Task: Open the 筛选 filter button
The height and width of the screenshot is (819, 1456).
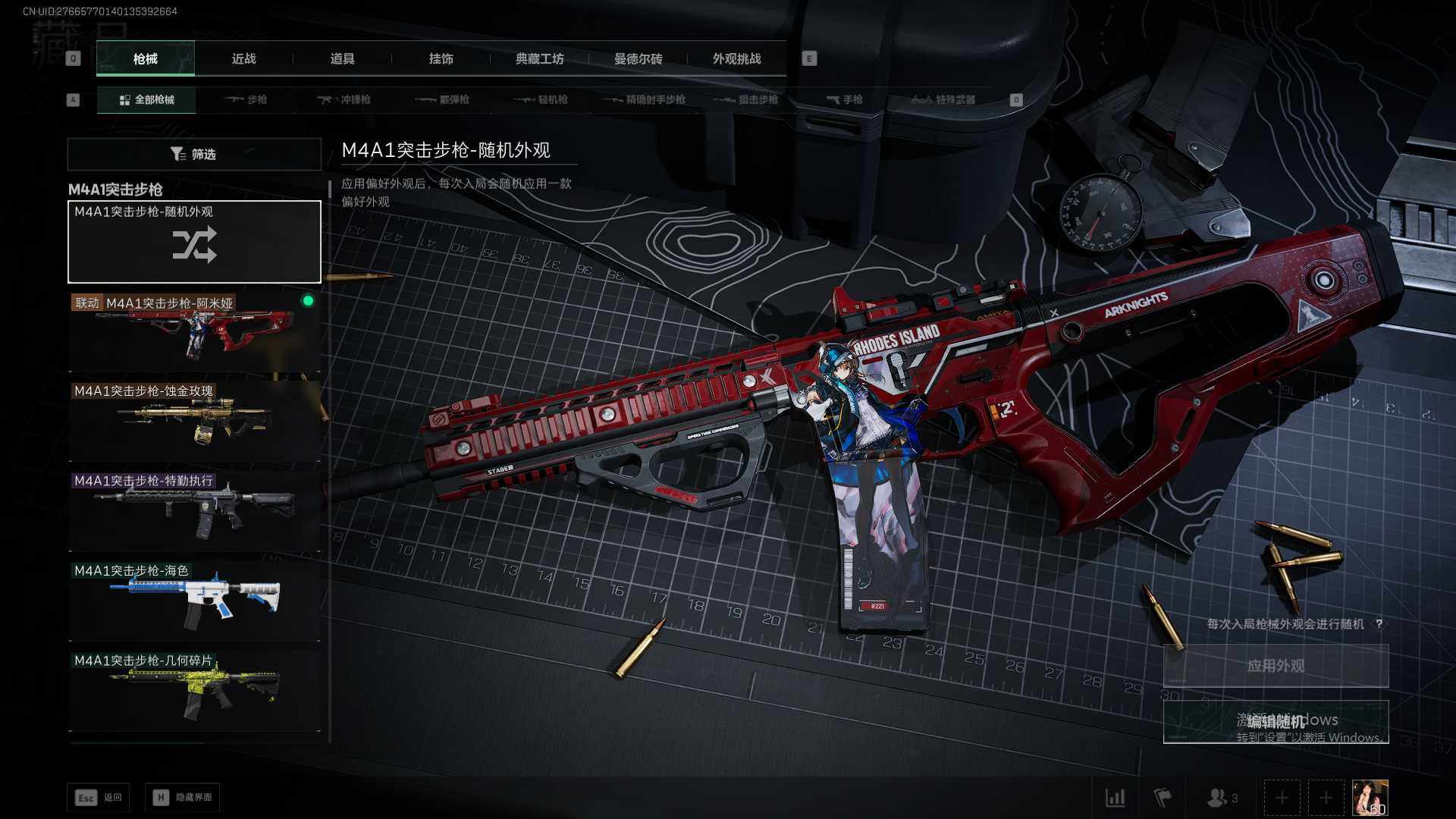Action: pyautogui.click(x=194, y=154)
